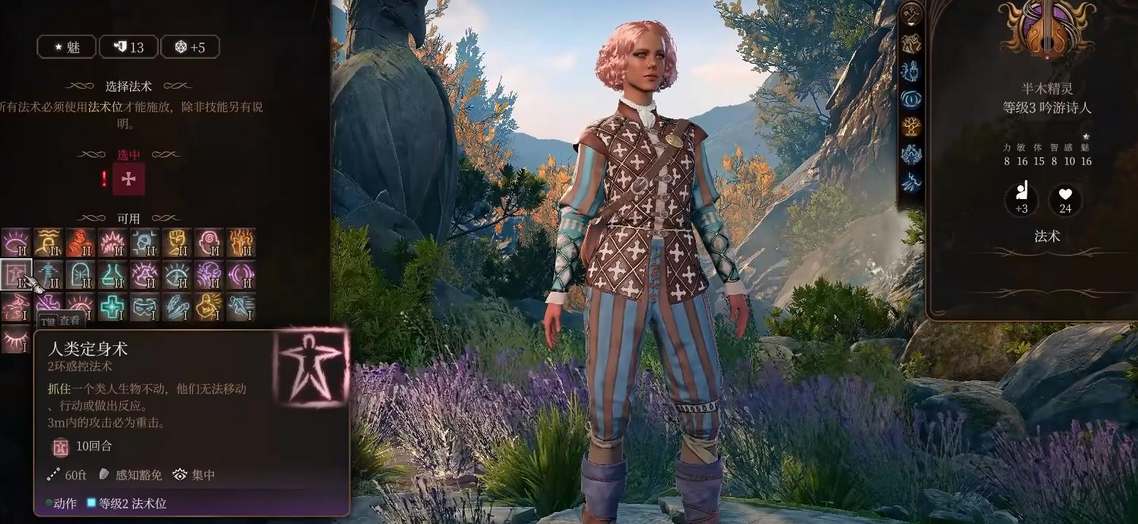Switch to the blue eye-shaped tab
1138x524 pixels.
911,98
